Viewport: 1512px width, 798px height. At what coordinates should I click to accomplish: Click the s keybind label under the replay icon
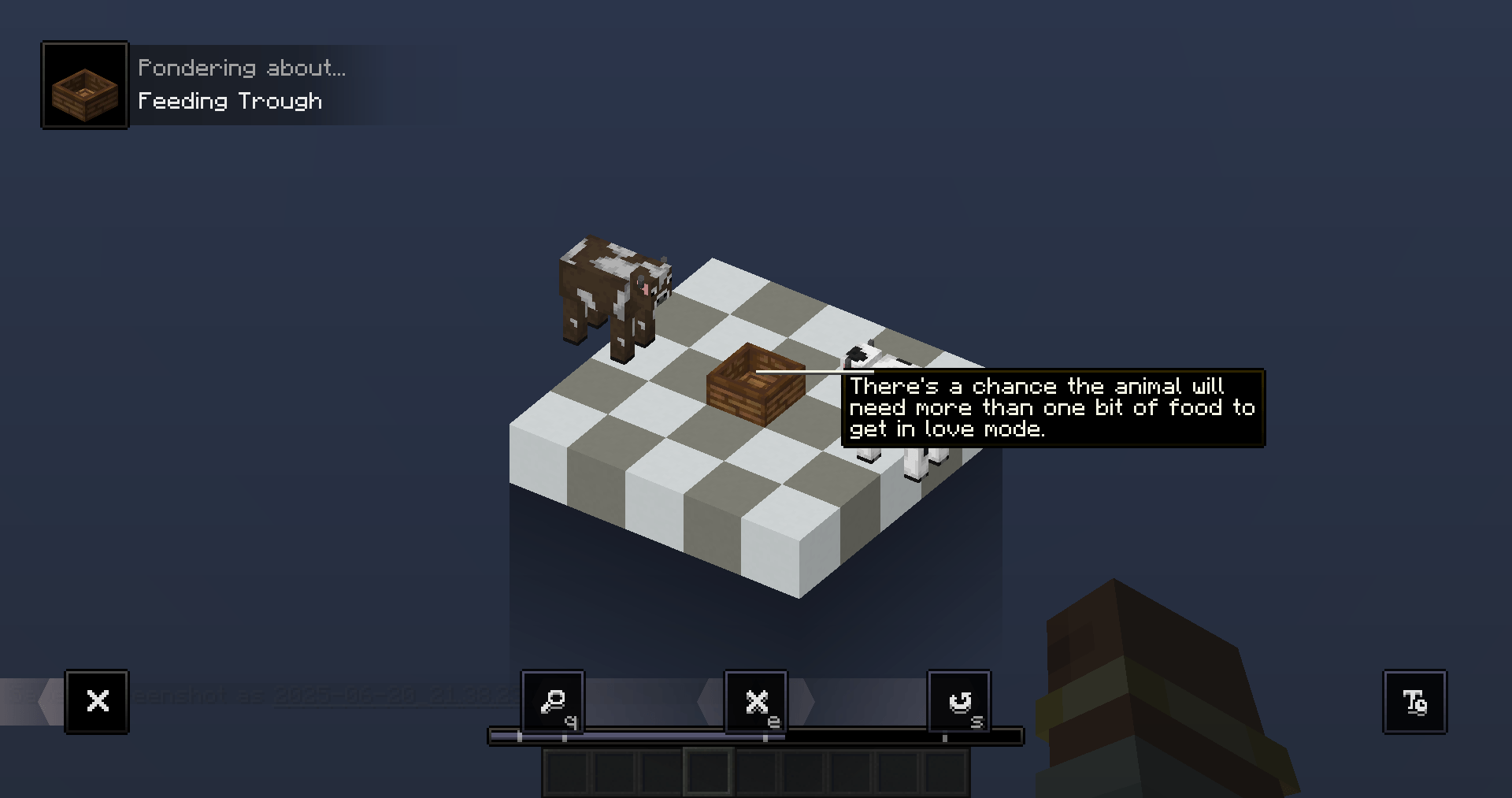coord(978,721)
